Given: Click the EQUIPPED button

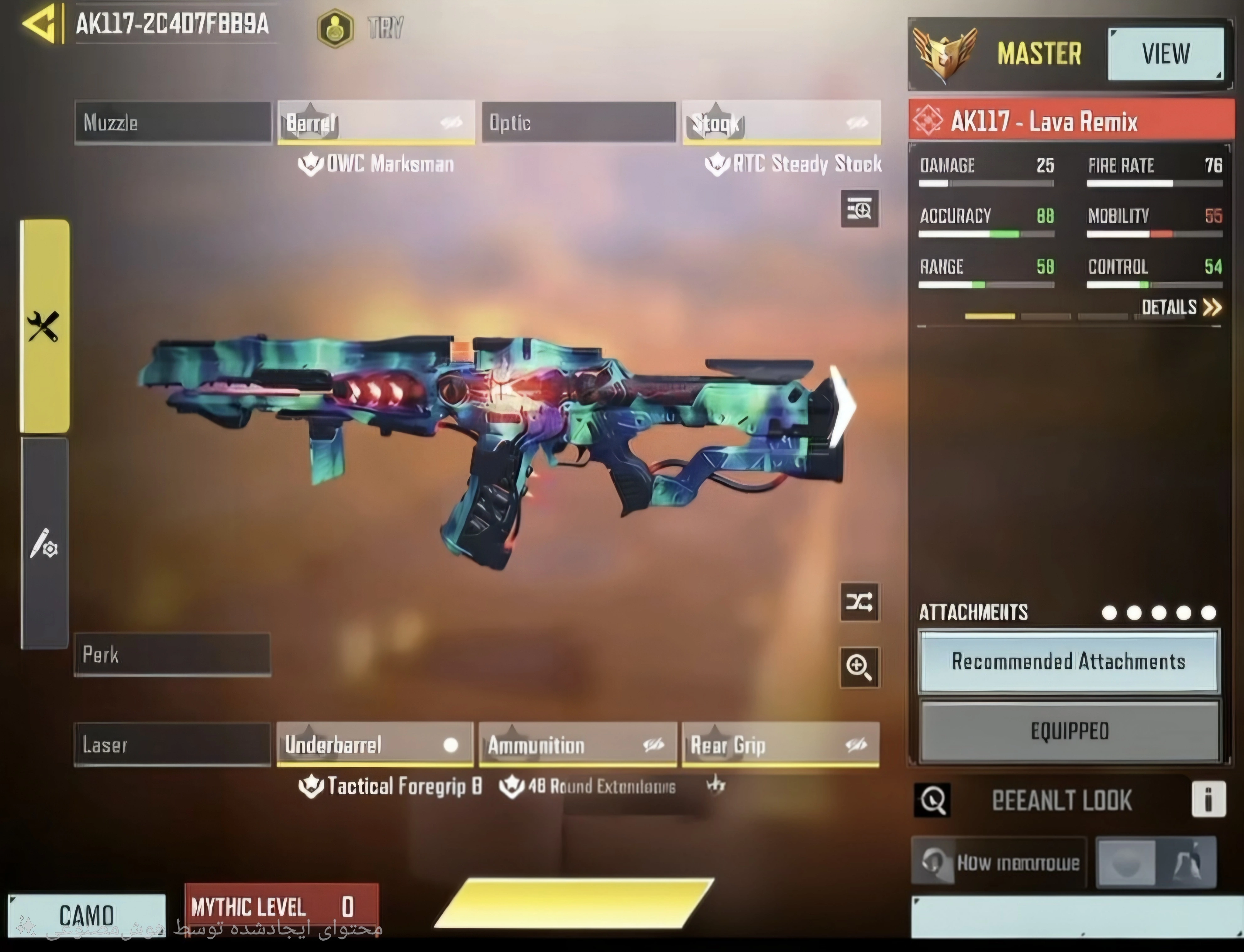Looking at the screenshot, I should pos(1069,731).
